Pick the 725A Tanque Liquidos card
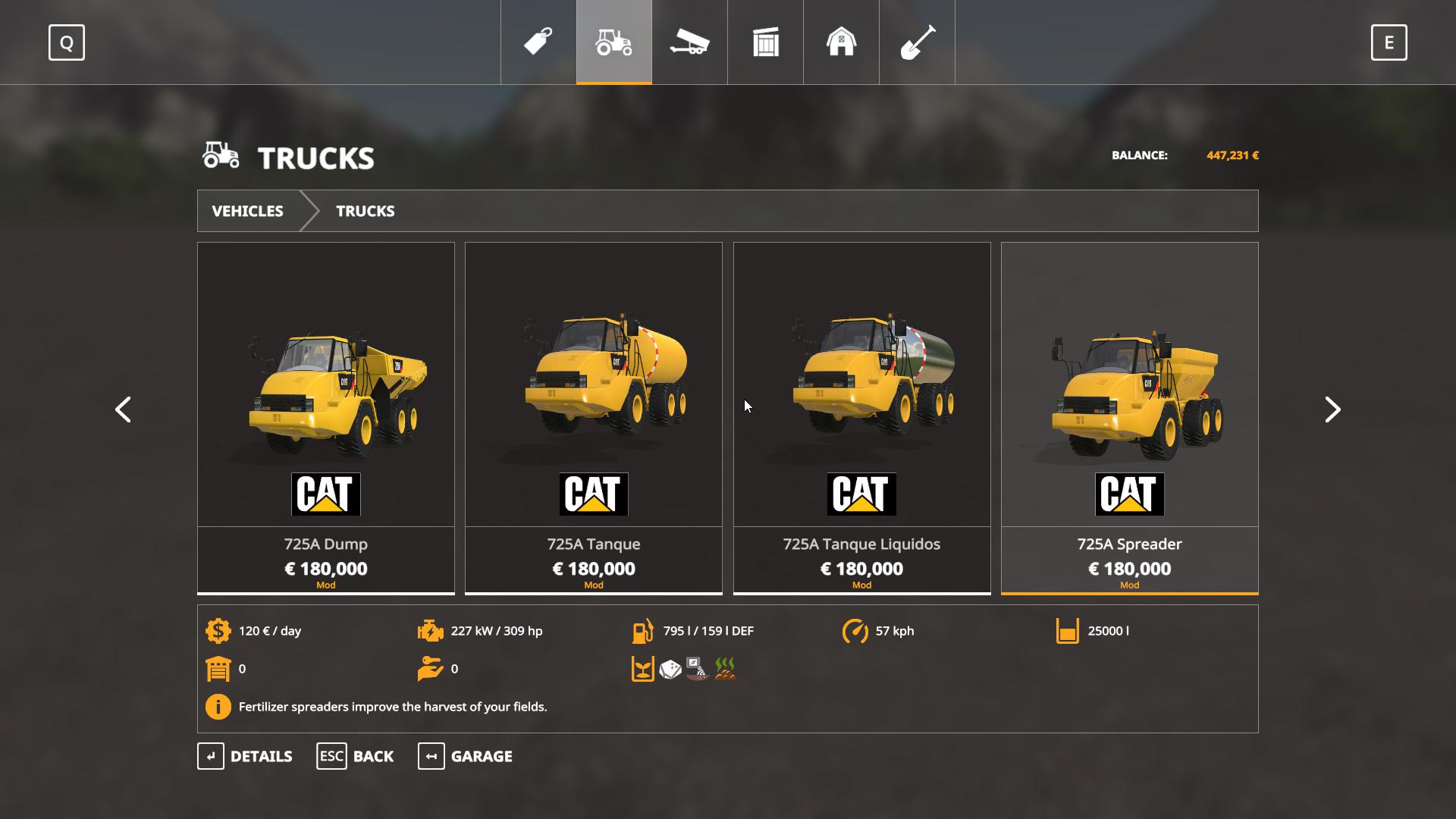 pos(861,417)
